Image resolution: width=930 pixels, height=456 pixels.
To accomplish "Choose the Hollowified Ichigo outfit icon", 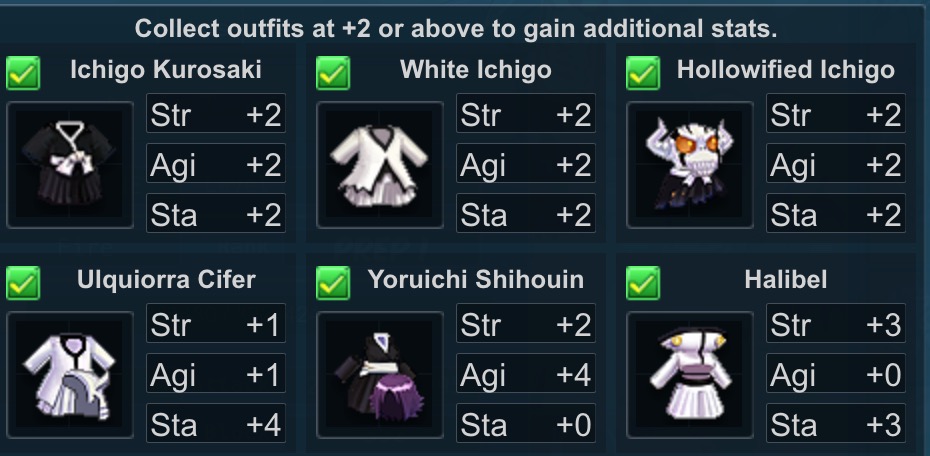I will tap(690, 165).
